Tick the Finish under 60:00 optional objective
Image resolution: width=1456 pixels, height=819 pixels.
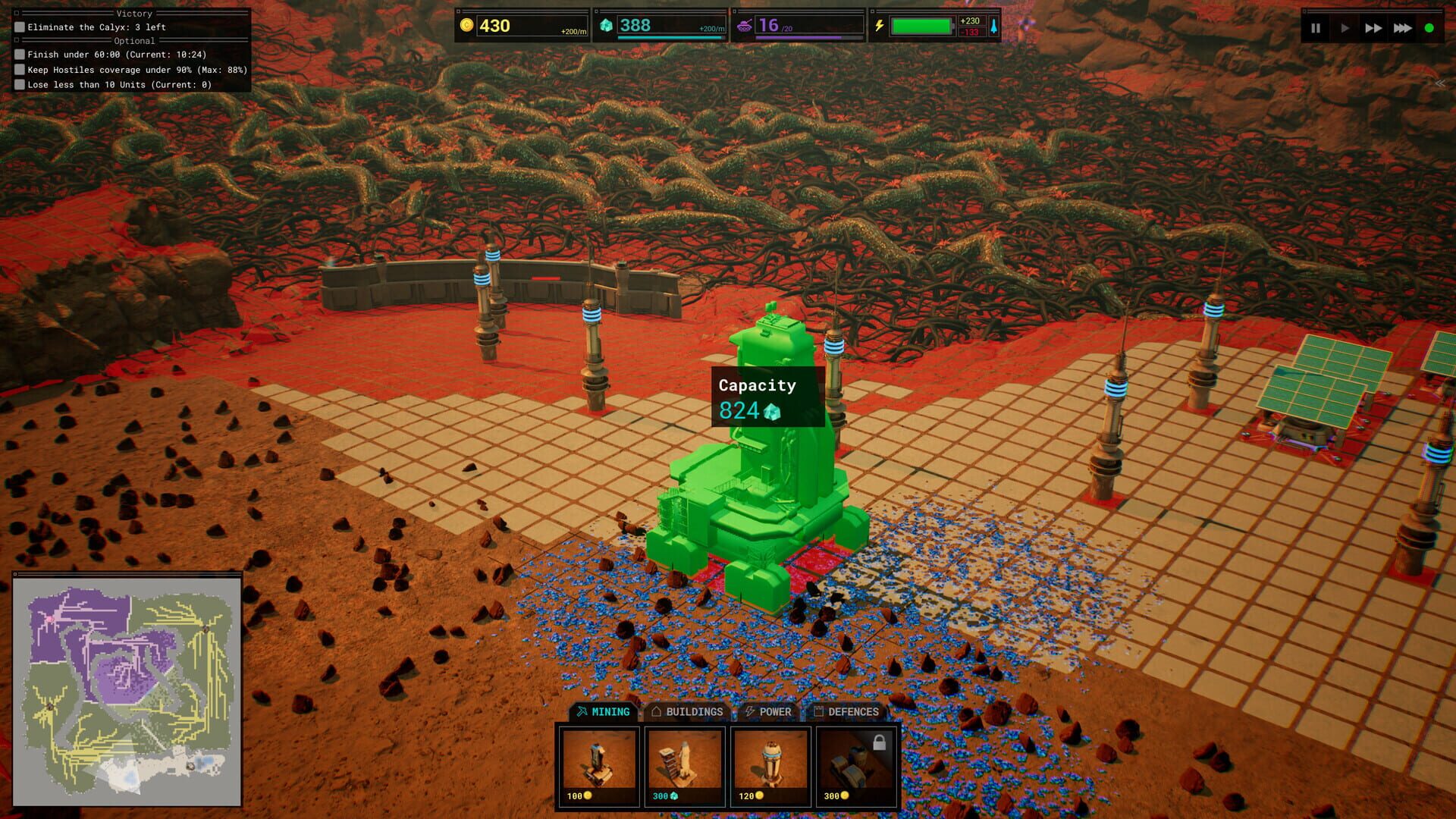coord(18,54)
